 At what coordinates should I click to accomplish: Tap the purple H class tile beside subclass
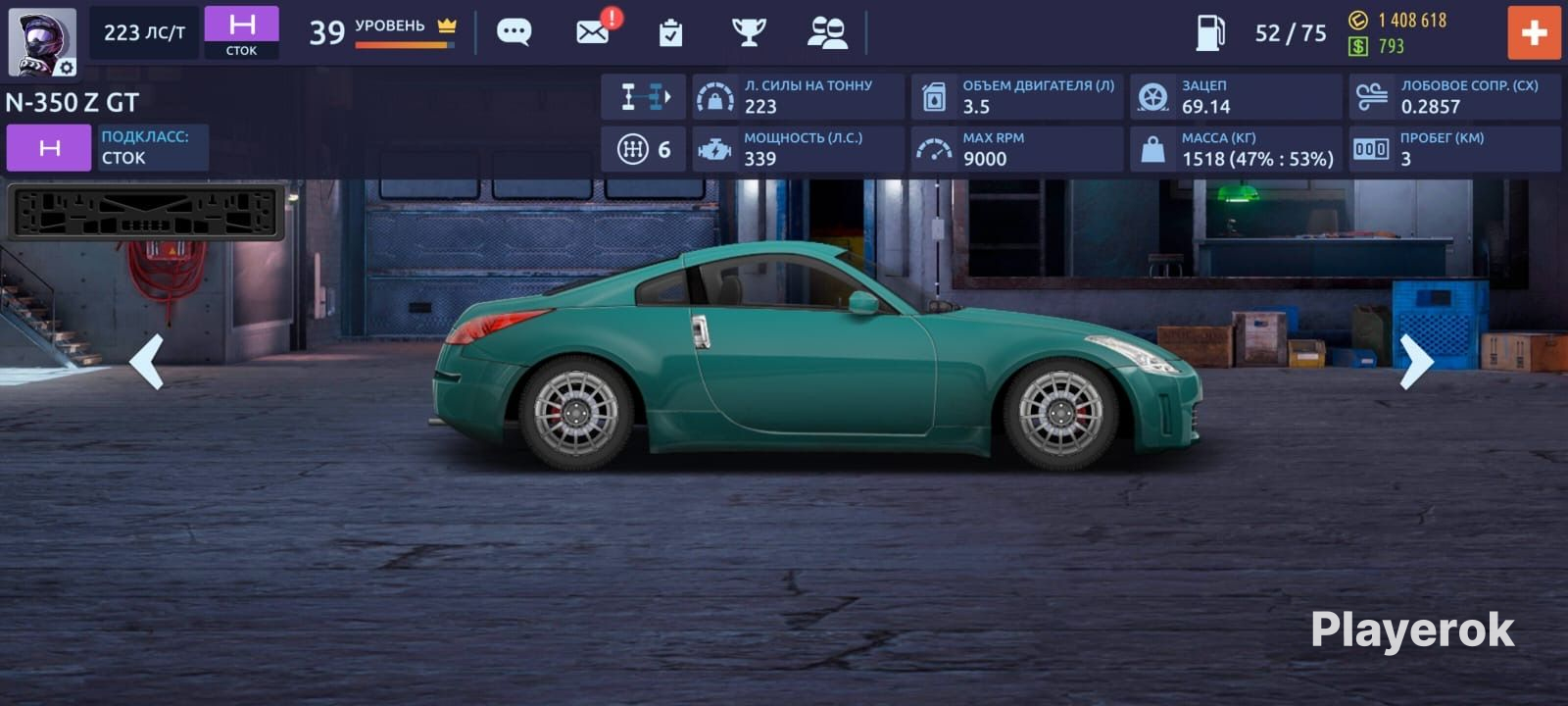point(49,148)
